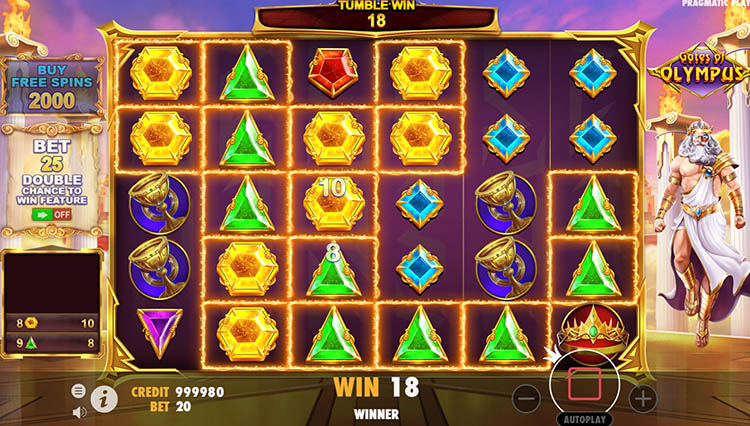Toggle the sound speaker icon
Screen dimensions: 750x426
[x=79, y=410]
